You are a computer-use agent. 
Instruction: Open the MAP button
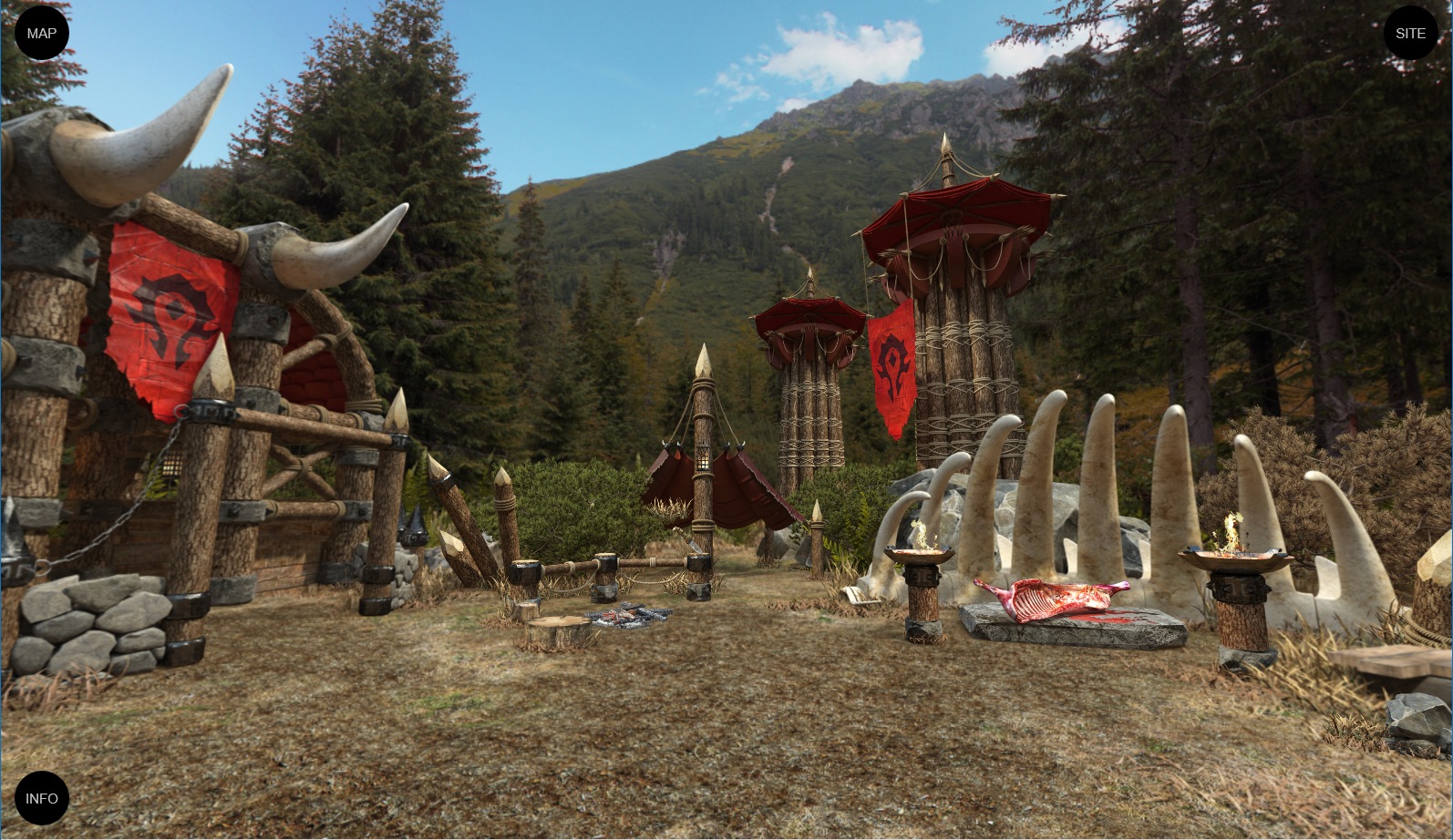[42, 34]
